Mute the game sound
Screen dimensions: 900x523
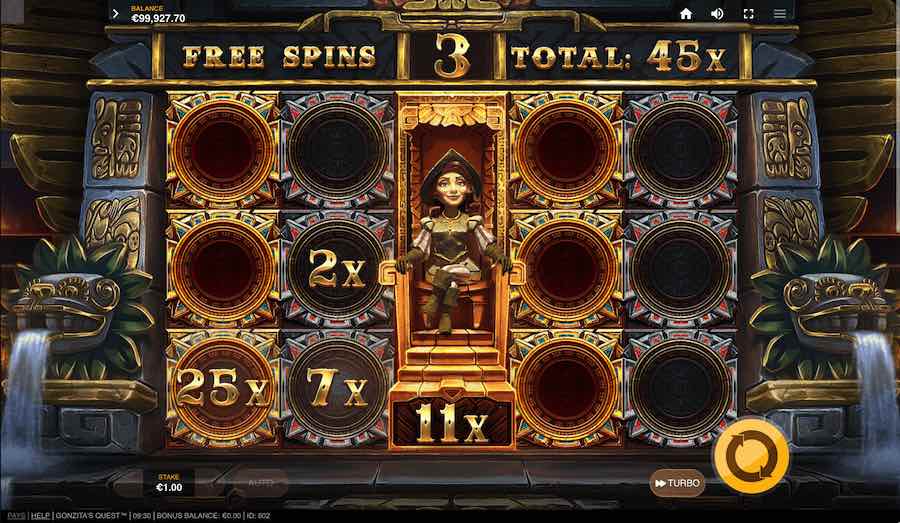717,14
